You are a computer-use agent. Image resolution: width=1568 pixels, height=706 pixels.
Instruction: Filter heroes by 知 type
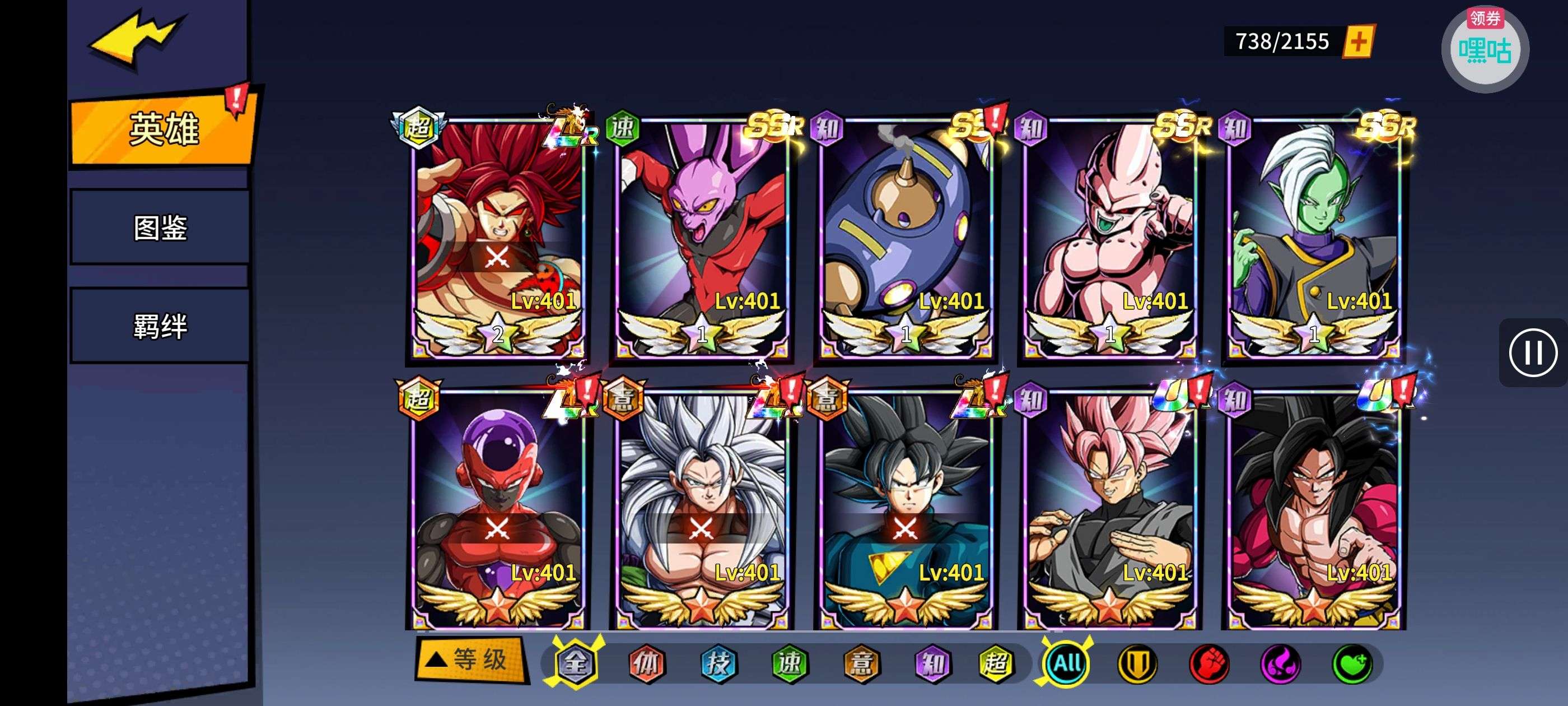pos(933,663)
